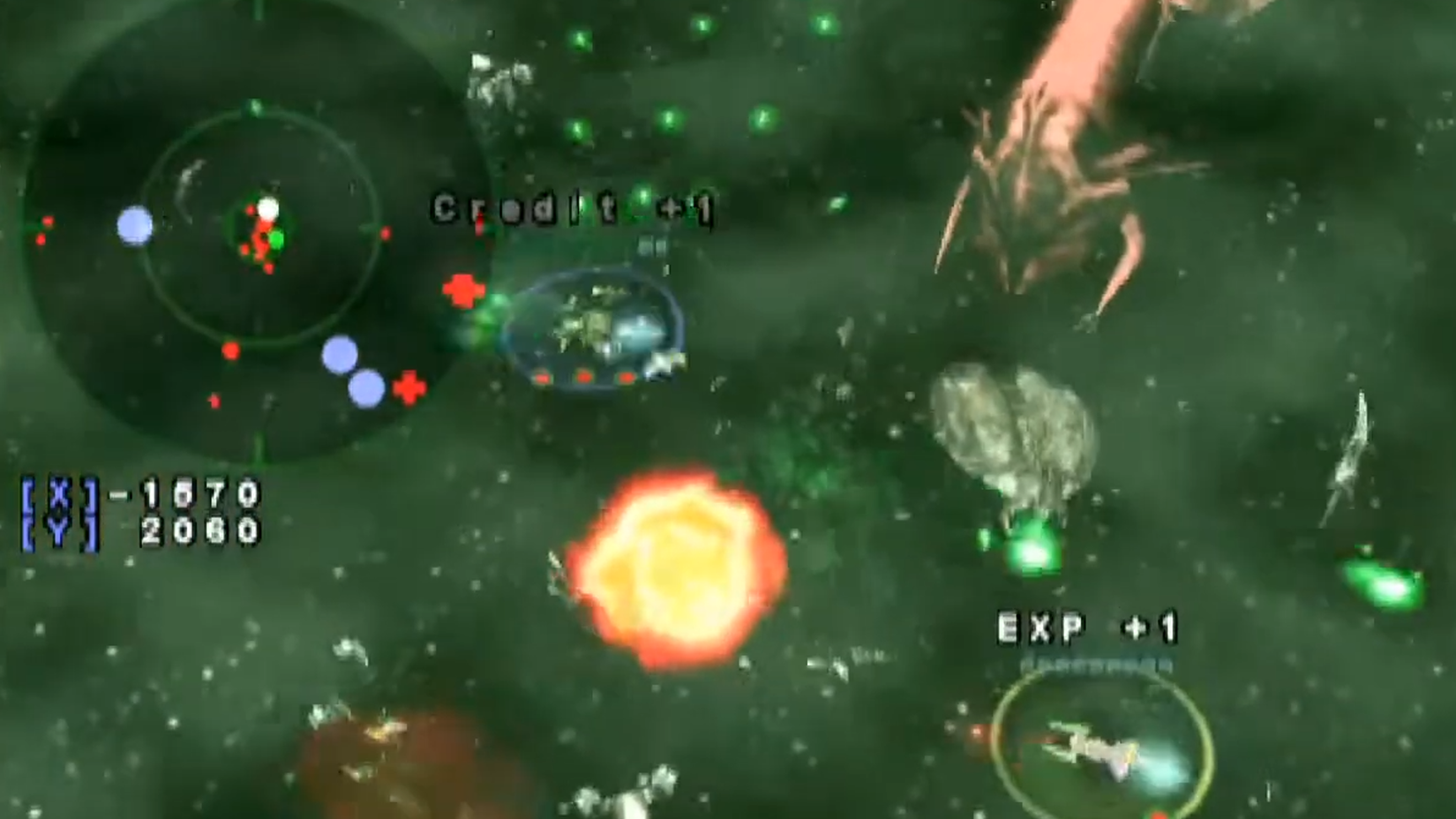Click the Credit +1 notification text

point(572,210)
